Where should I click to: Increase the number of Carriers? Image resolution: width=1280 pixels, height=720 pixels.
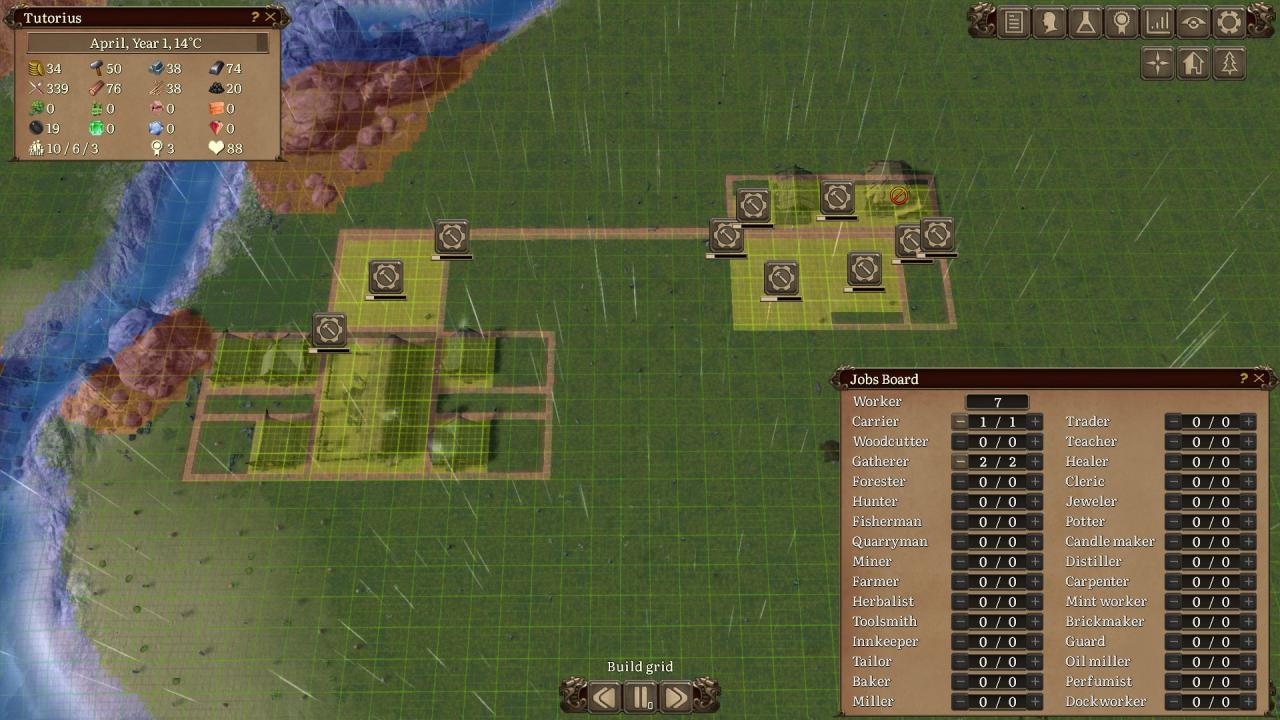(1035, 422)
